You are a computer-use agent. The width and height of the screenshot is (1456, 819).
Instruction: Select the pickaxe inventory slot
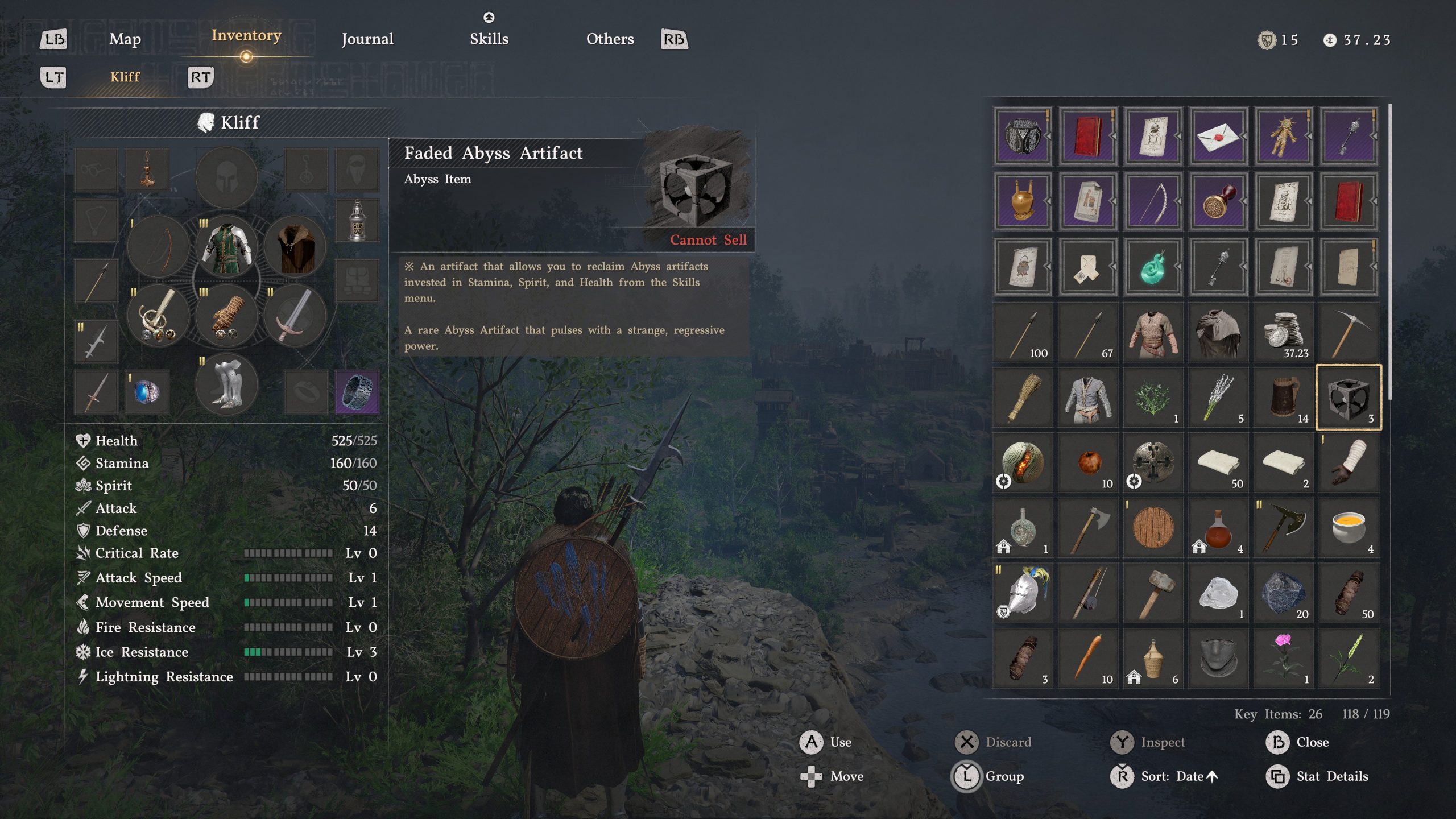point(1348,332)
